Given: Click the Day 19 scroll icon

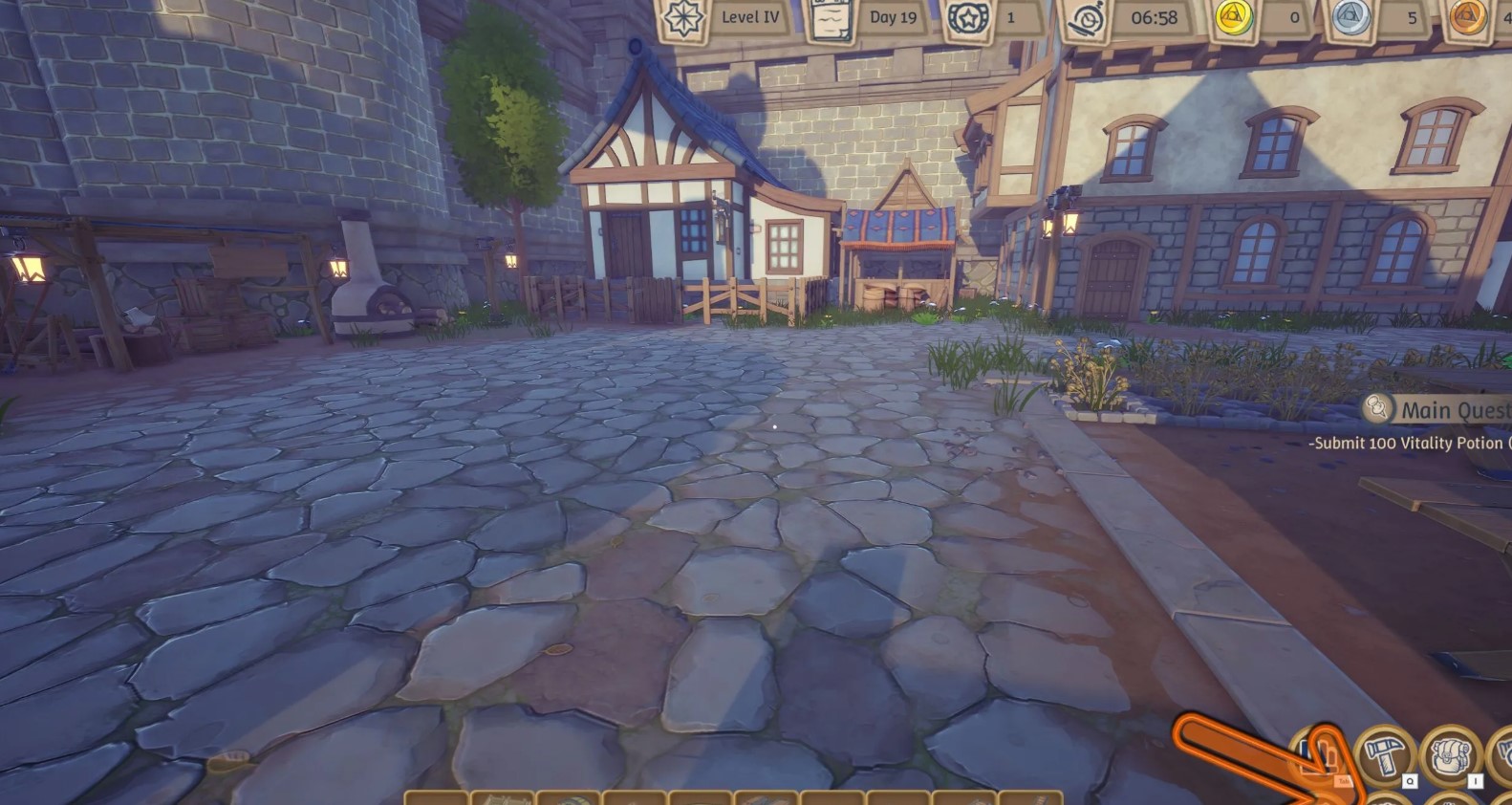Looking at the screenshot, I should coord(830,18).
